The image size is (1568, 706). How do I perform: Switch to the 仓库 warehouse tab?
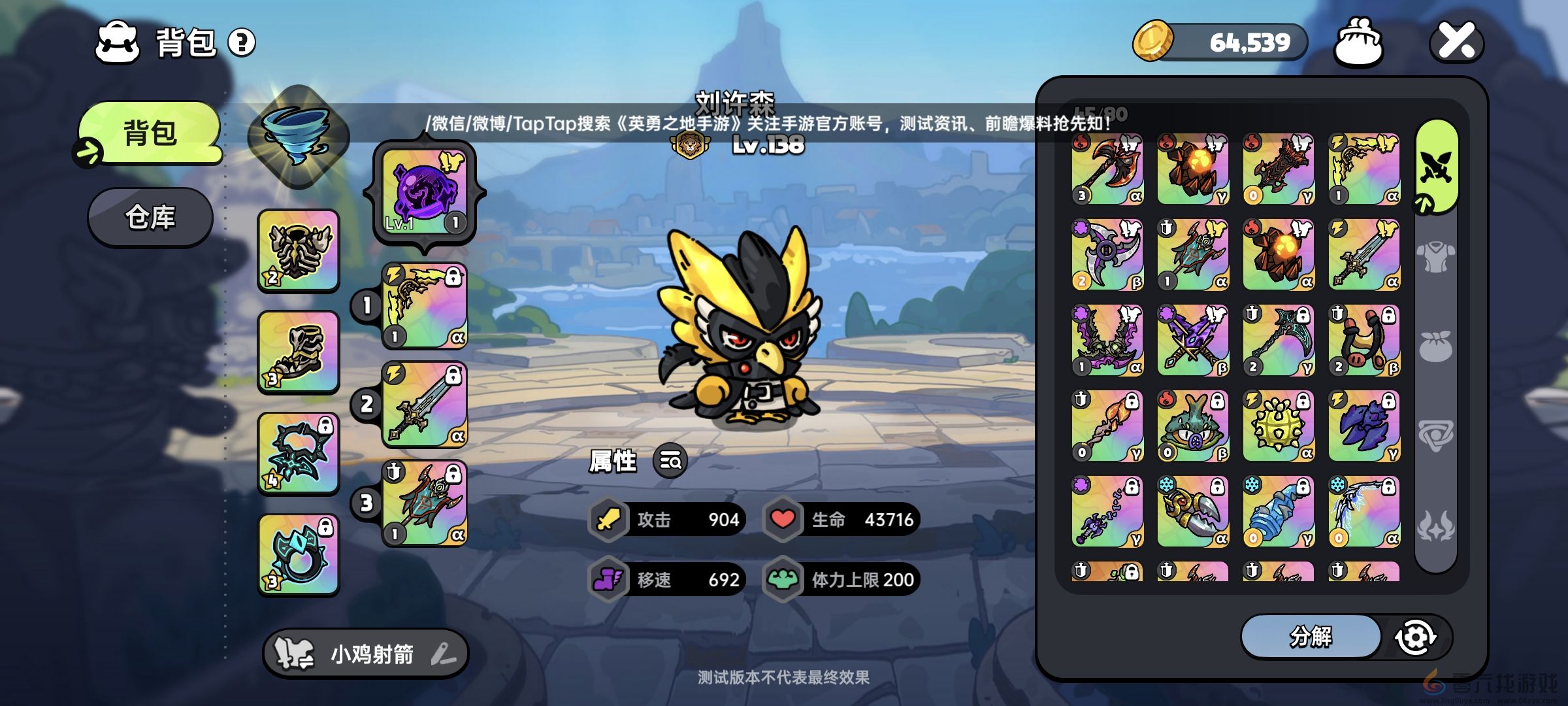pos(149,218)
